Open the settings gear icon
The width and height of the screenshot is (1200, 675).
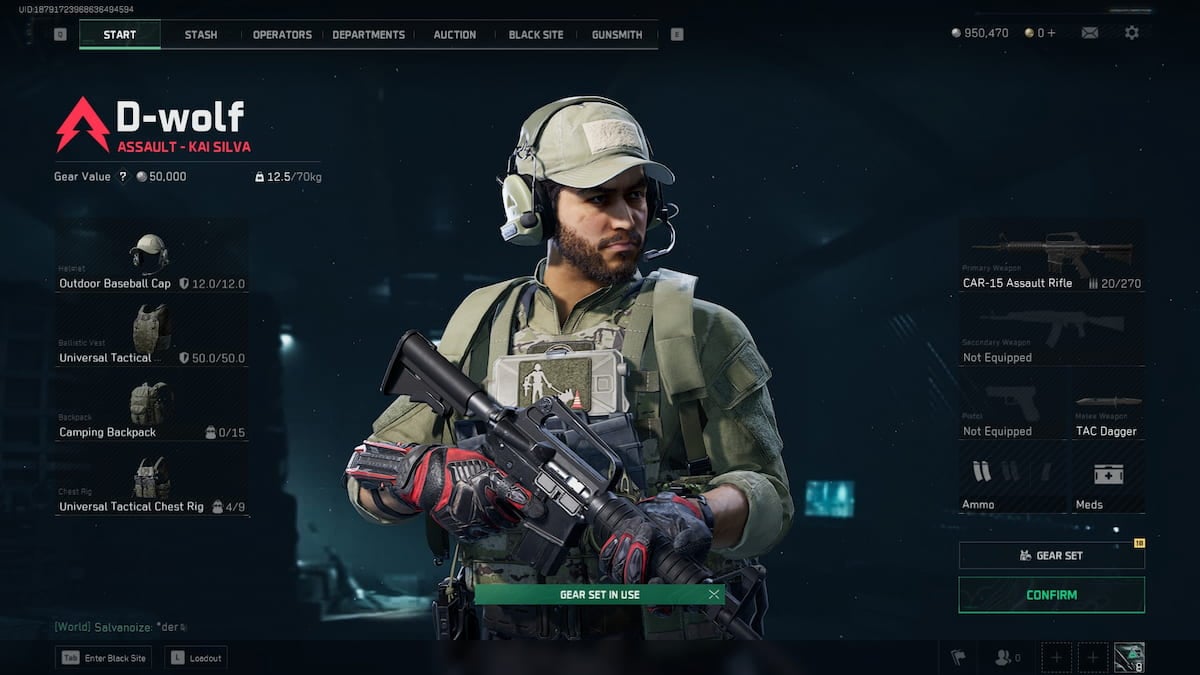[x=1131, y=33]
